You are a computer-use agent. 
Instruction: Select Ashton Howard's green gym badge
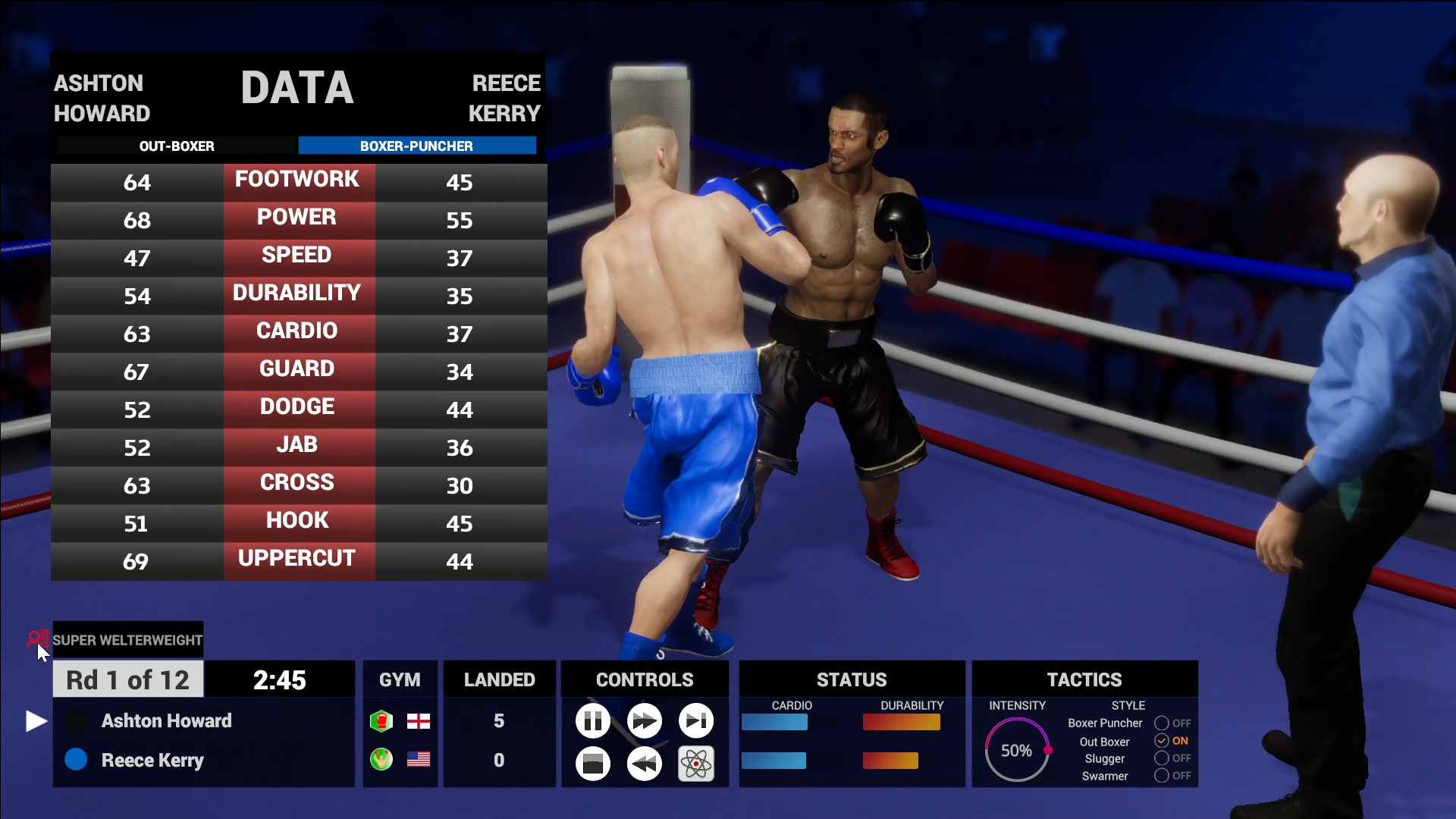pos(381,721)
